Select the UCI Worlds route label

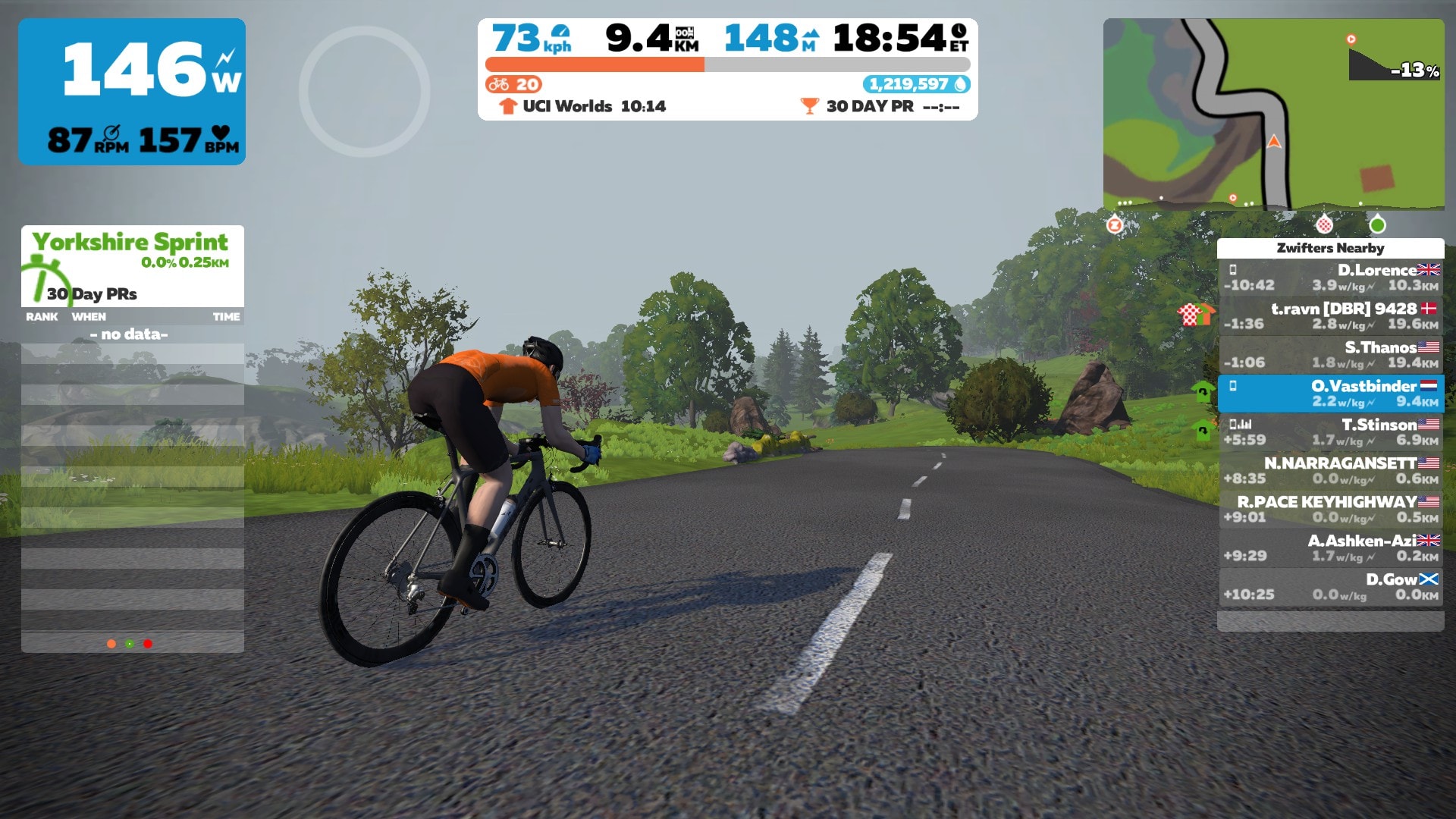point(582,106)
